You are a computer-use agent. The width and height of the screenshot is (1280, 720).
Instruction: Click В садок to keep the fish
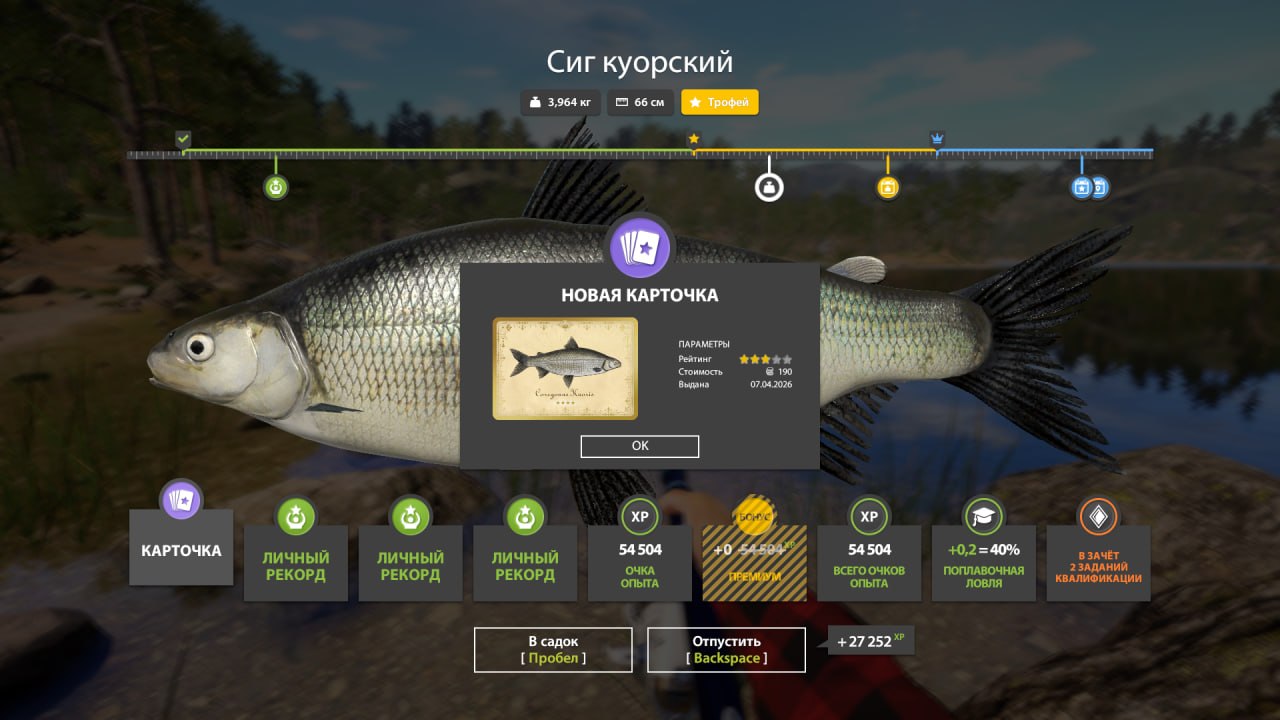pyautogui.click(x=553, y=649)
